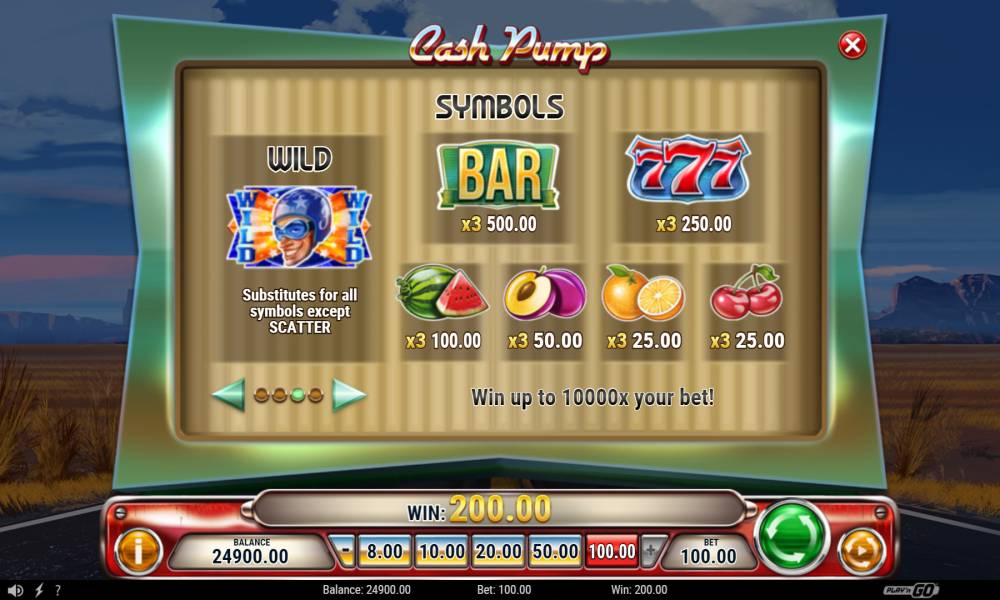This screenshot has width=1000, height=600.
Task: Select the 8.00 bet amount
Action: [x=385, y=550]
